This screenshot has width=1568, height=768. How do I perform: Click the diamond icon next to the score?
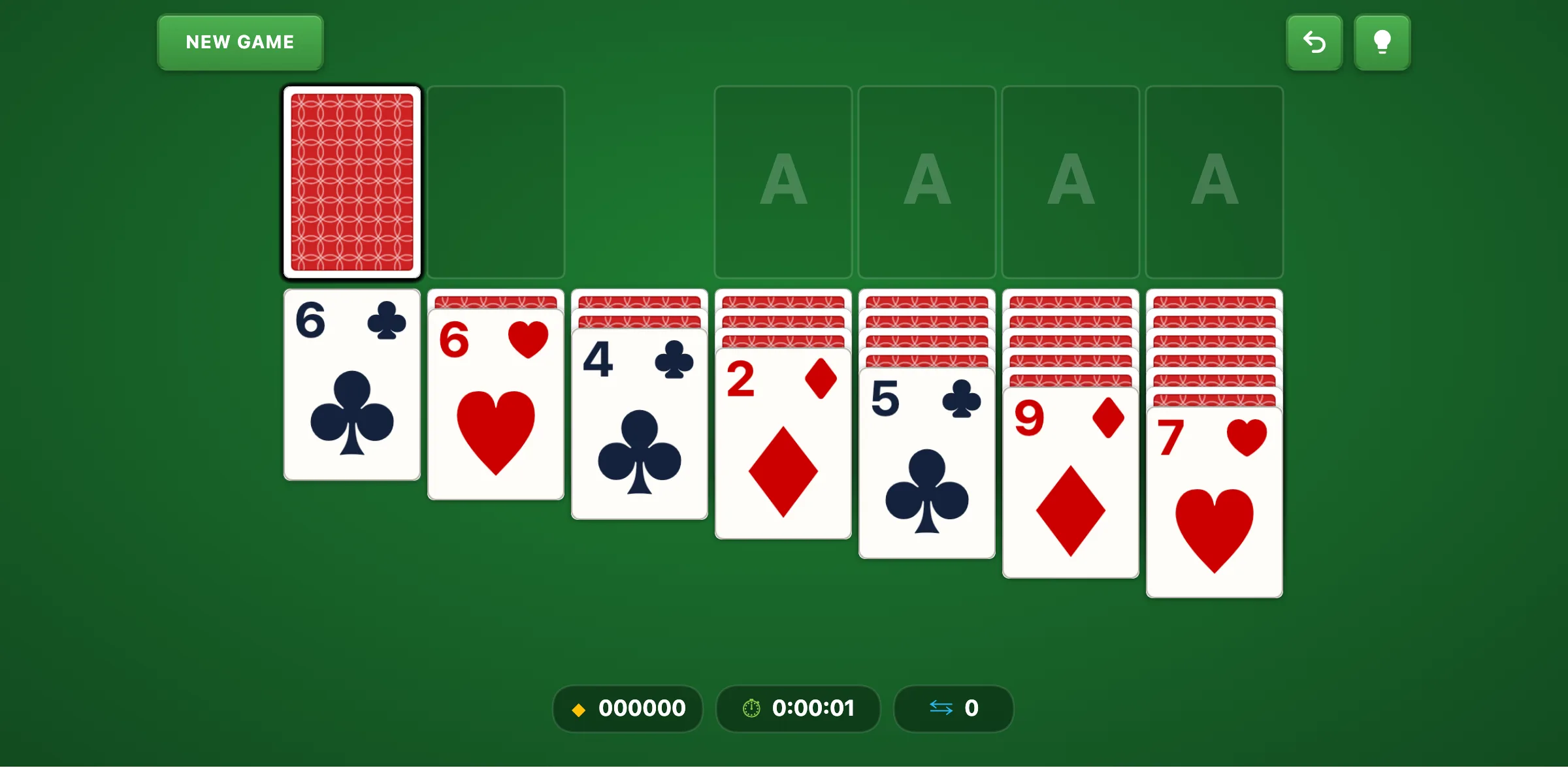pyautogui.click(x=578, y=709)
